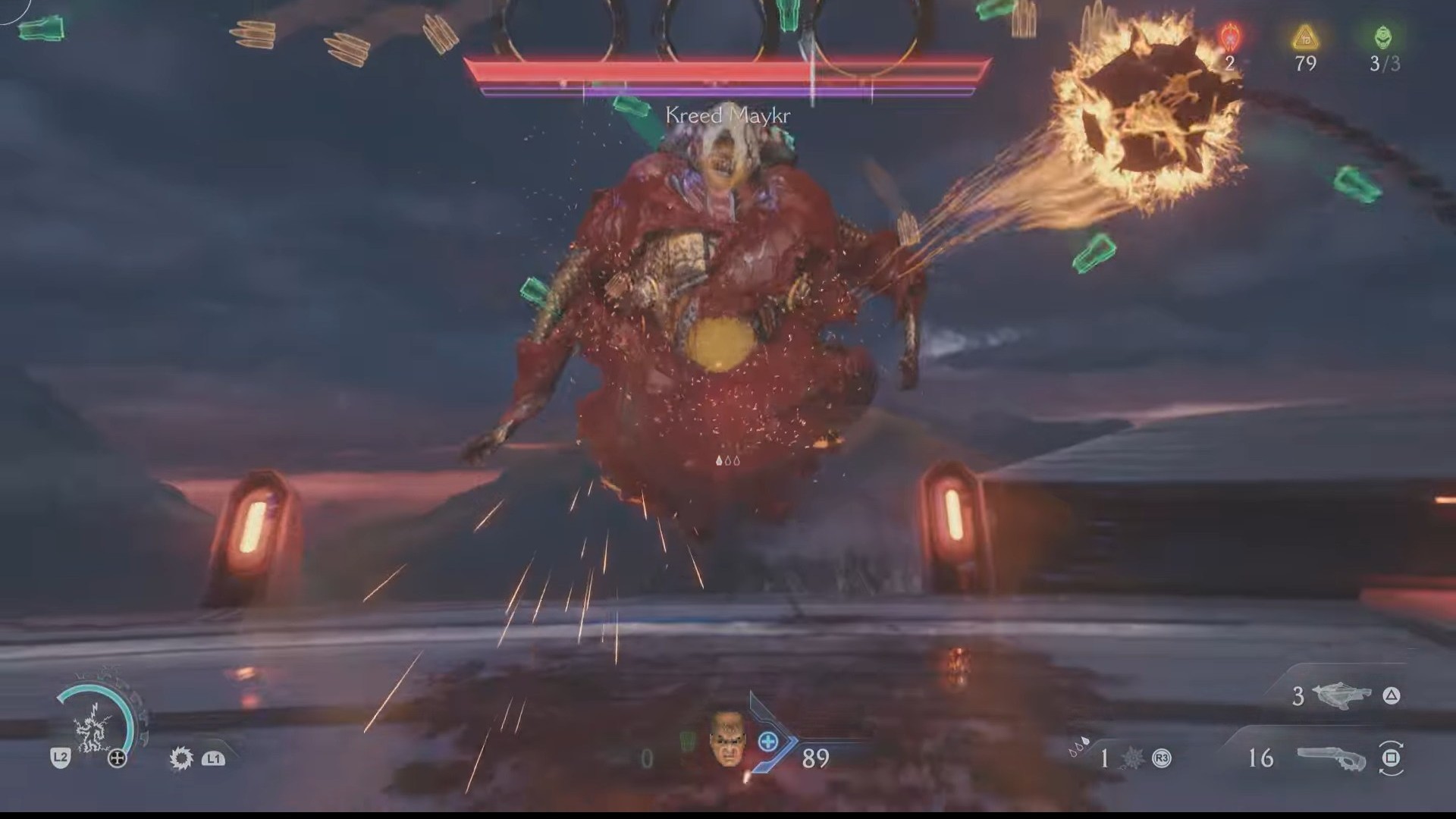Select the spinning saw blade throw icon
This screenshot has height=819, width=1456.
click(181, 758)
